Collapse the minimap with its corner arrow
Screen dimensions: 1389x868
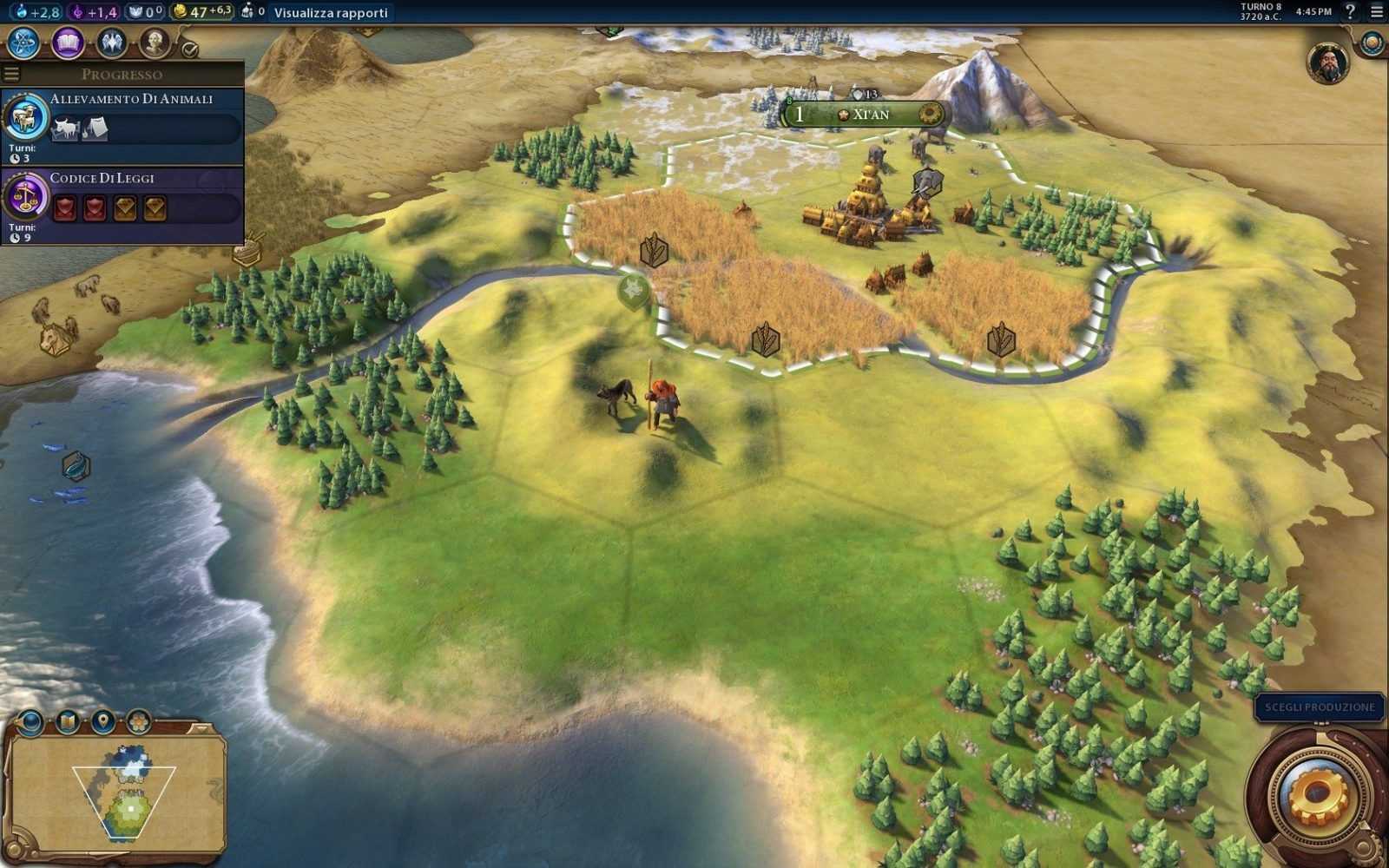tap(202, 727)
